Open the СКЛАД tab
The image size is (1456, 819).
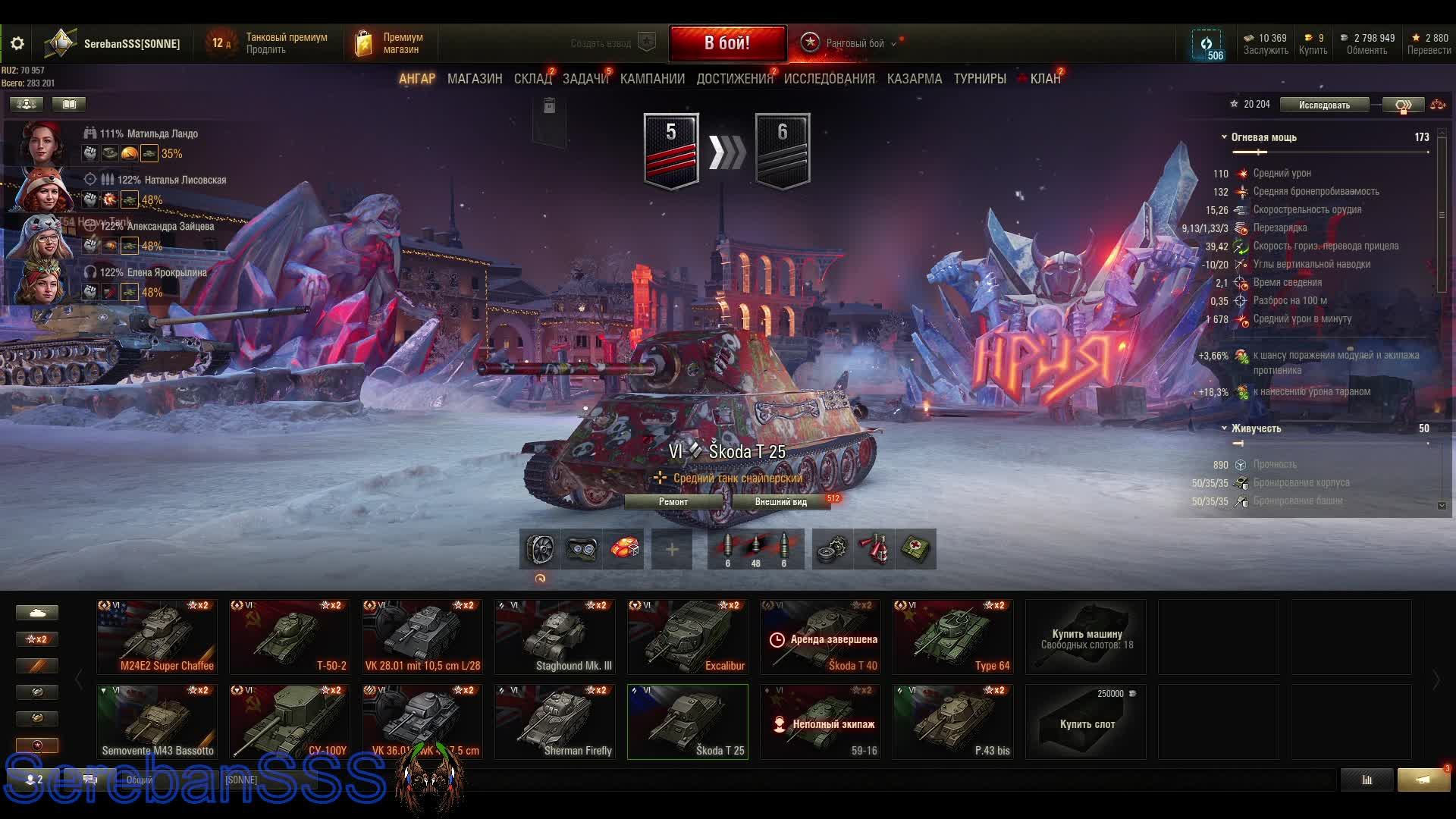[x=532, y=79]
